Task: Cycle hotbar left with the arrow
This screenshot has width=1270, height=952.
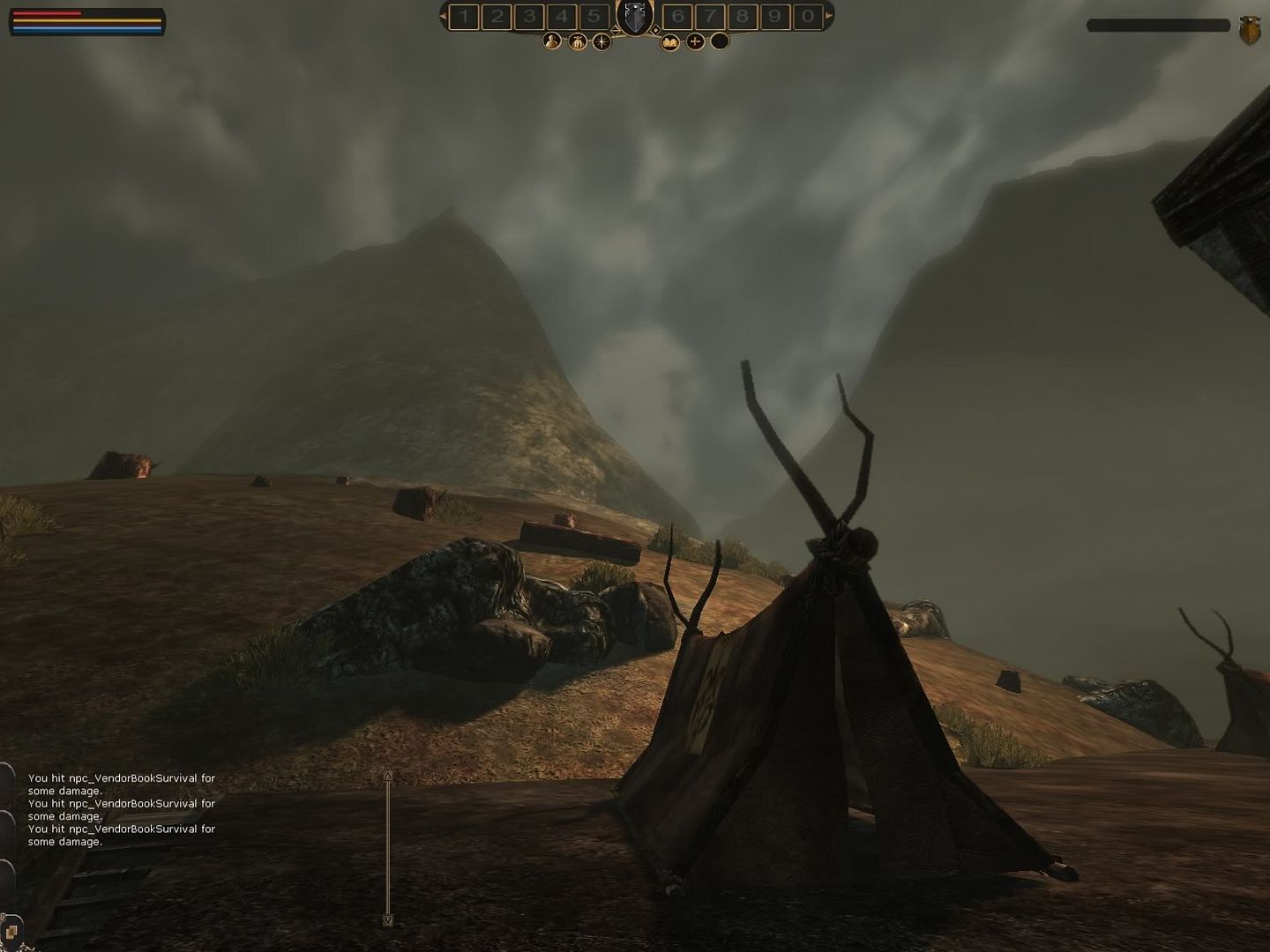Action: pos(444,15)
